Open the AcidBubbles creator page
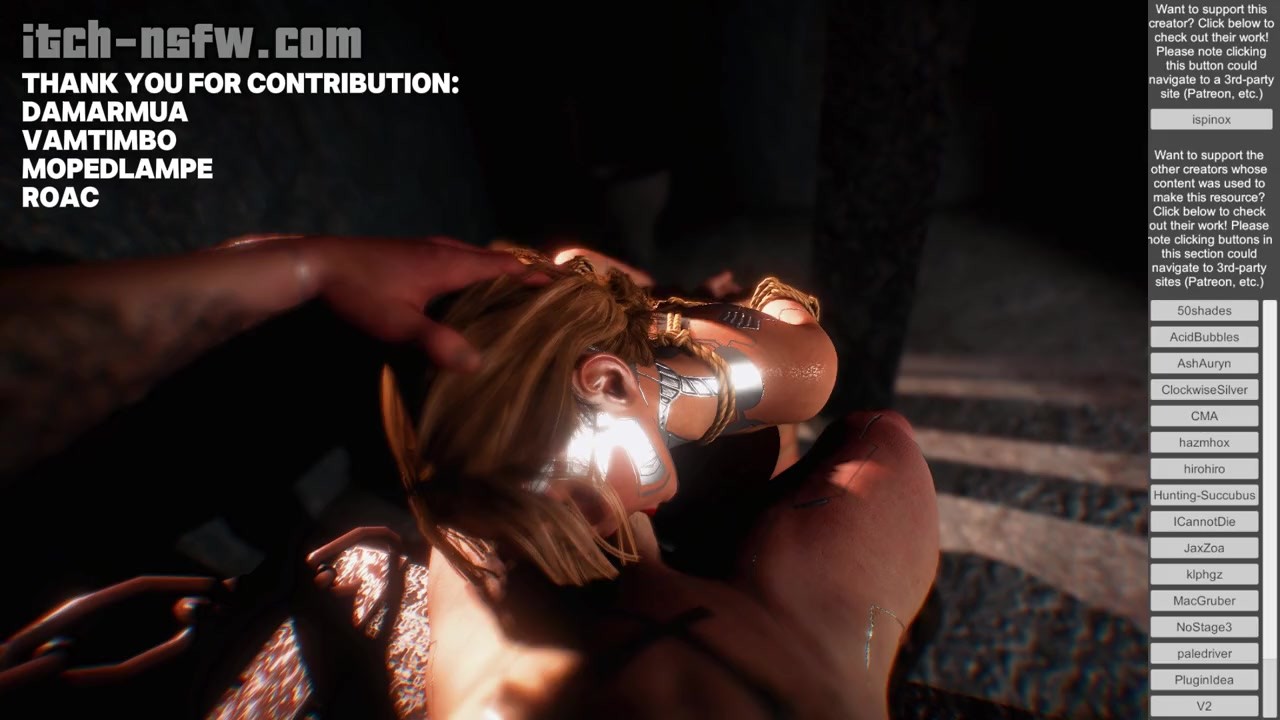The width and height of the screenshot is (1280, 720). (x=1204, y=337)
